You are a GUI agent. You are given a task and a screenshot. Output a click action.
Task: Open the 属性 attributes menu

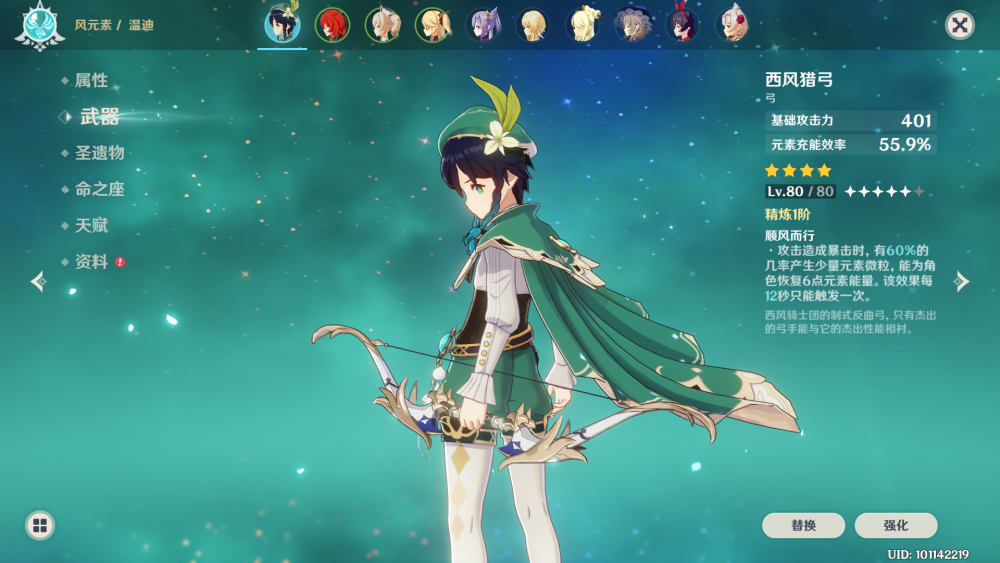(x=91, y=81)
